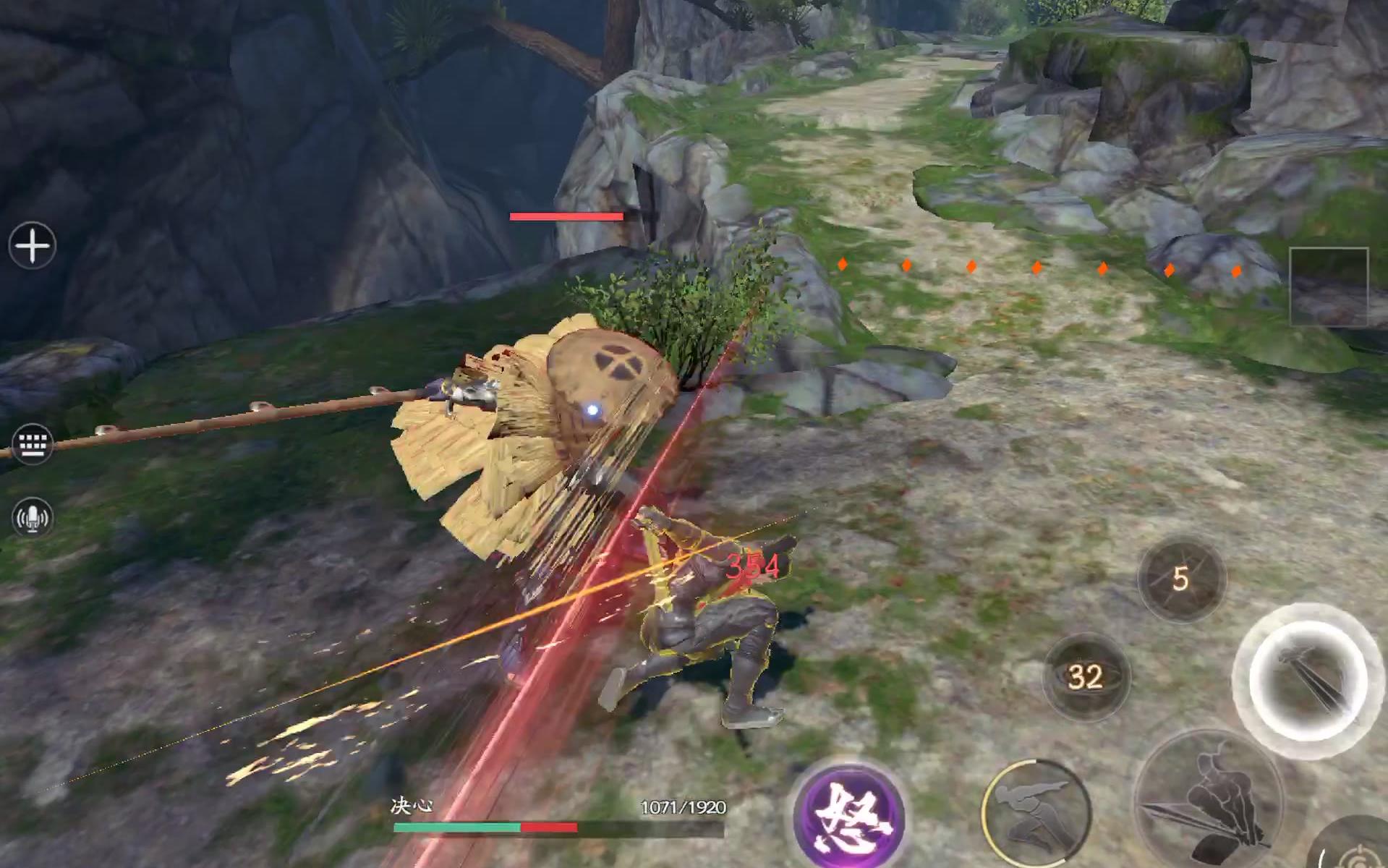Screen dimensions: 1388x868
Task: Activate the purple rage ultimate skill
Action: coord(849,815)
